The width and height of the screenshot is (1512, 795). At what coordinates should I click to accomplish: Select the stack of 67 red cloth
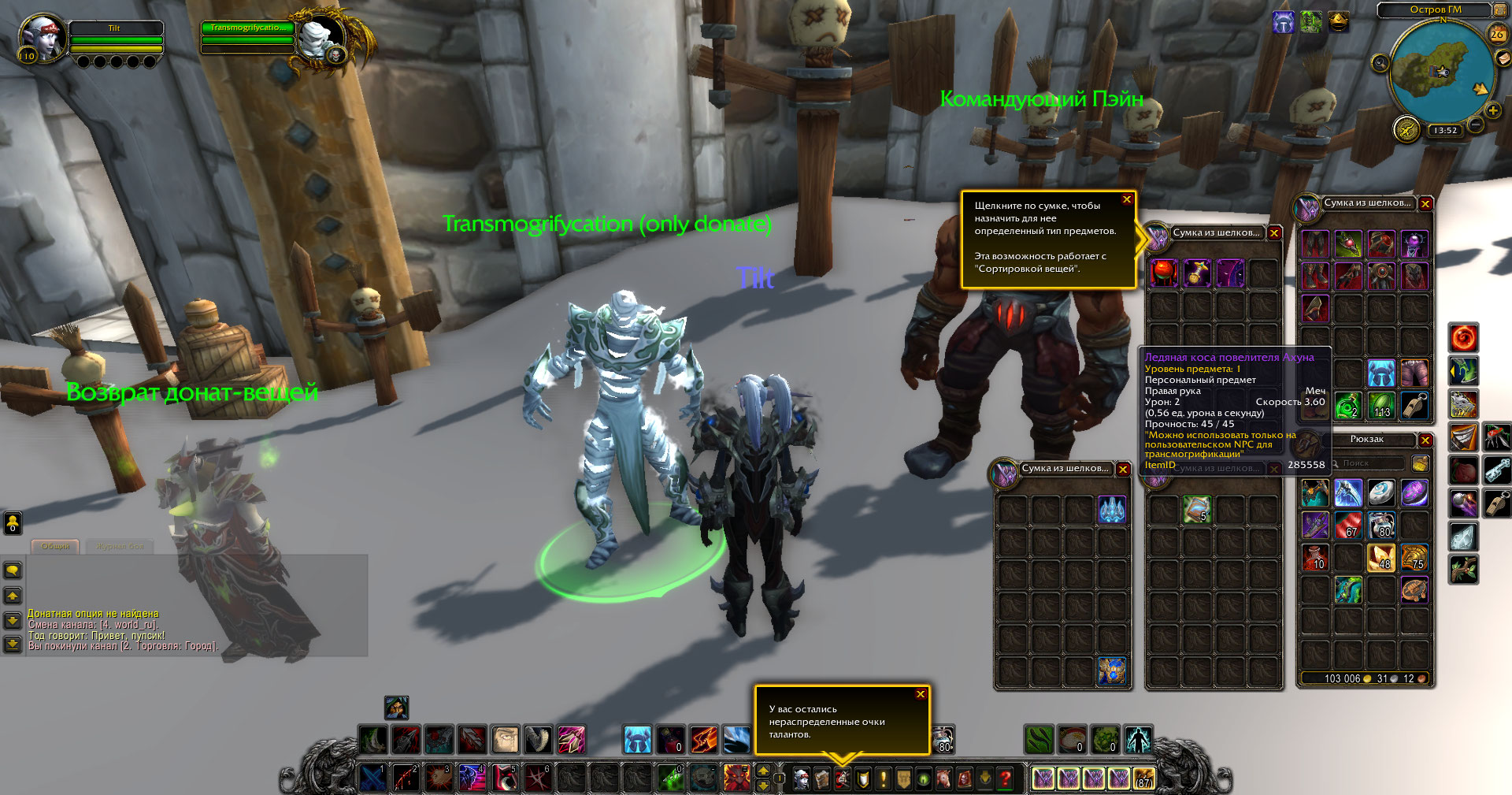coord(1348,524)
